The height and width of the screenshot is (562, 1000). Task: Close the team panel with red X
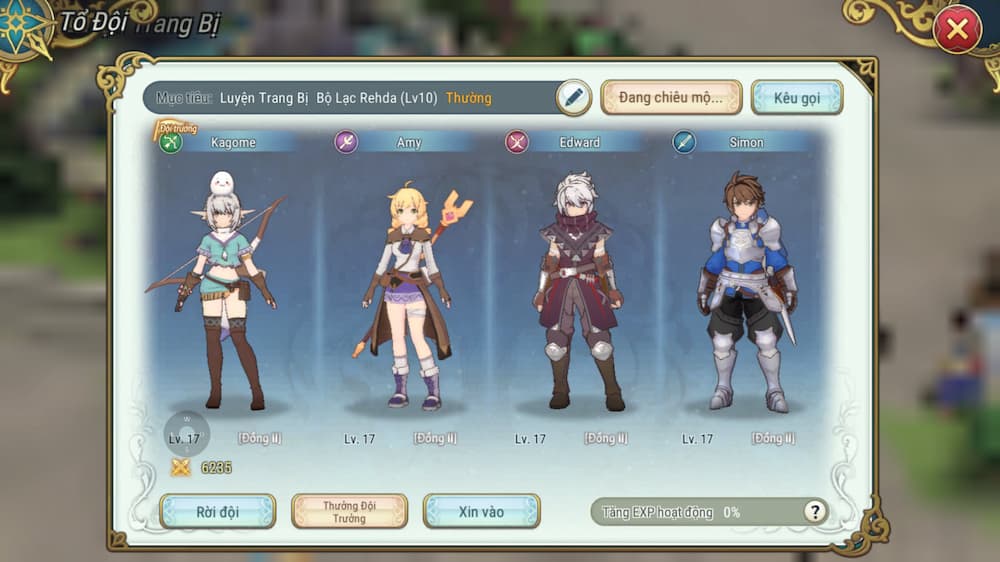click(957, 31)
